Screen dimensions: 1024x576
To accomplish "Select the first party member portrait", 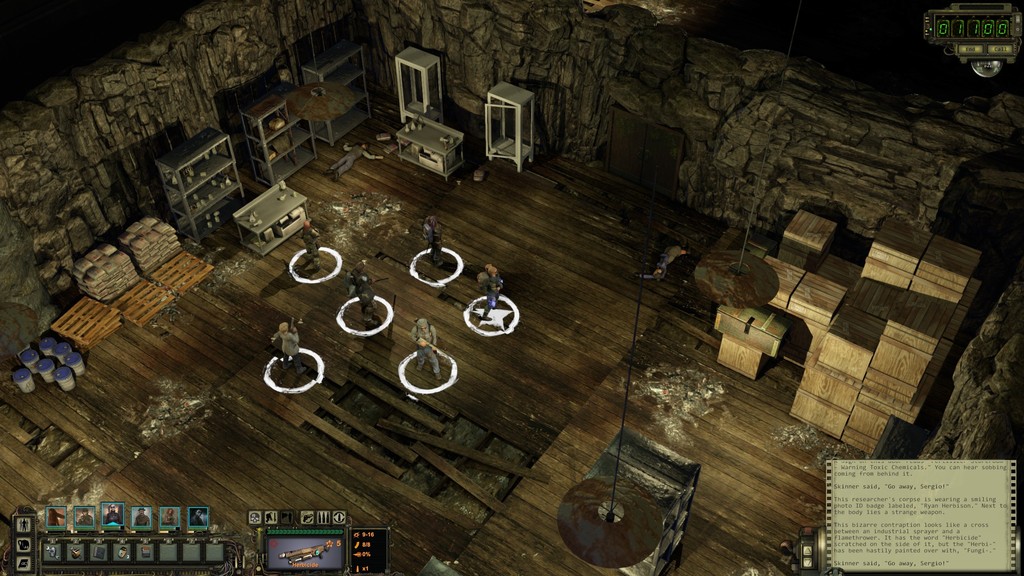I will pyautogui.click(x=55, y=517).
